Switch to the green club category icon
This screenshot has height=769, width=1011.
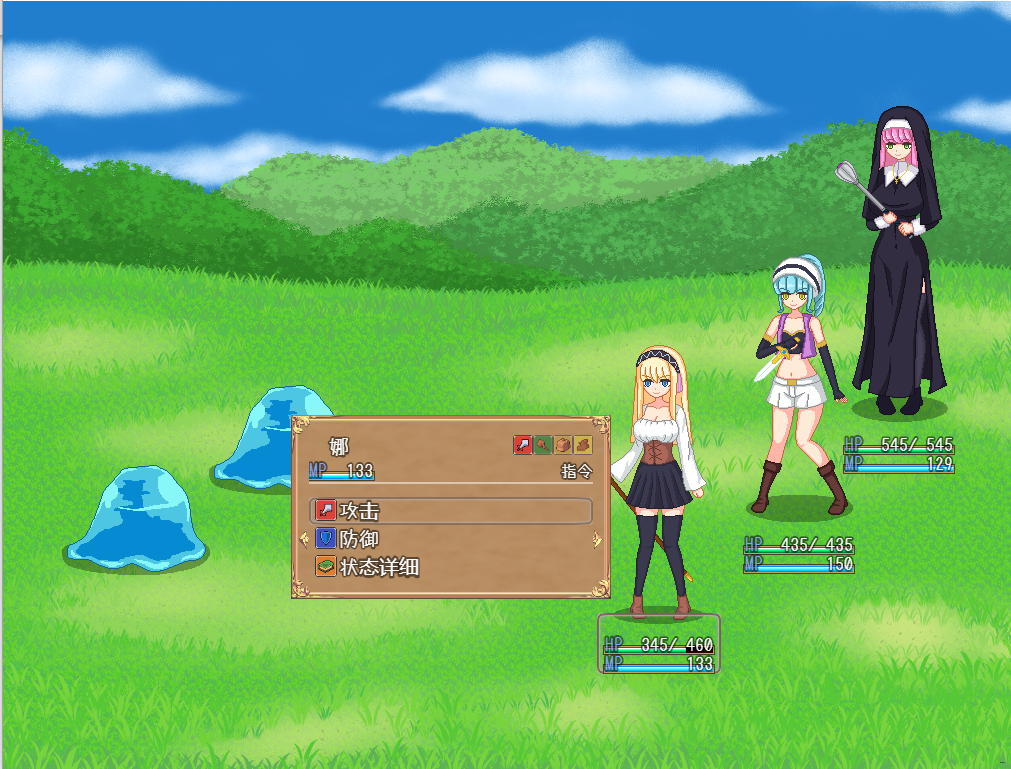(x=543, y=445)
